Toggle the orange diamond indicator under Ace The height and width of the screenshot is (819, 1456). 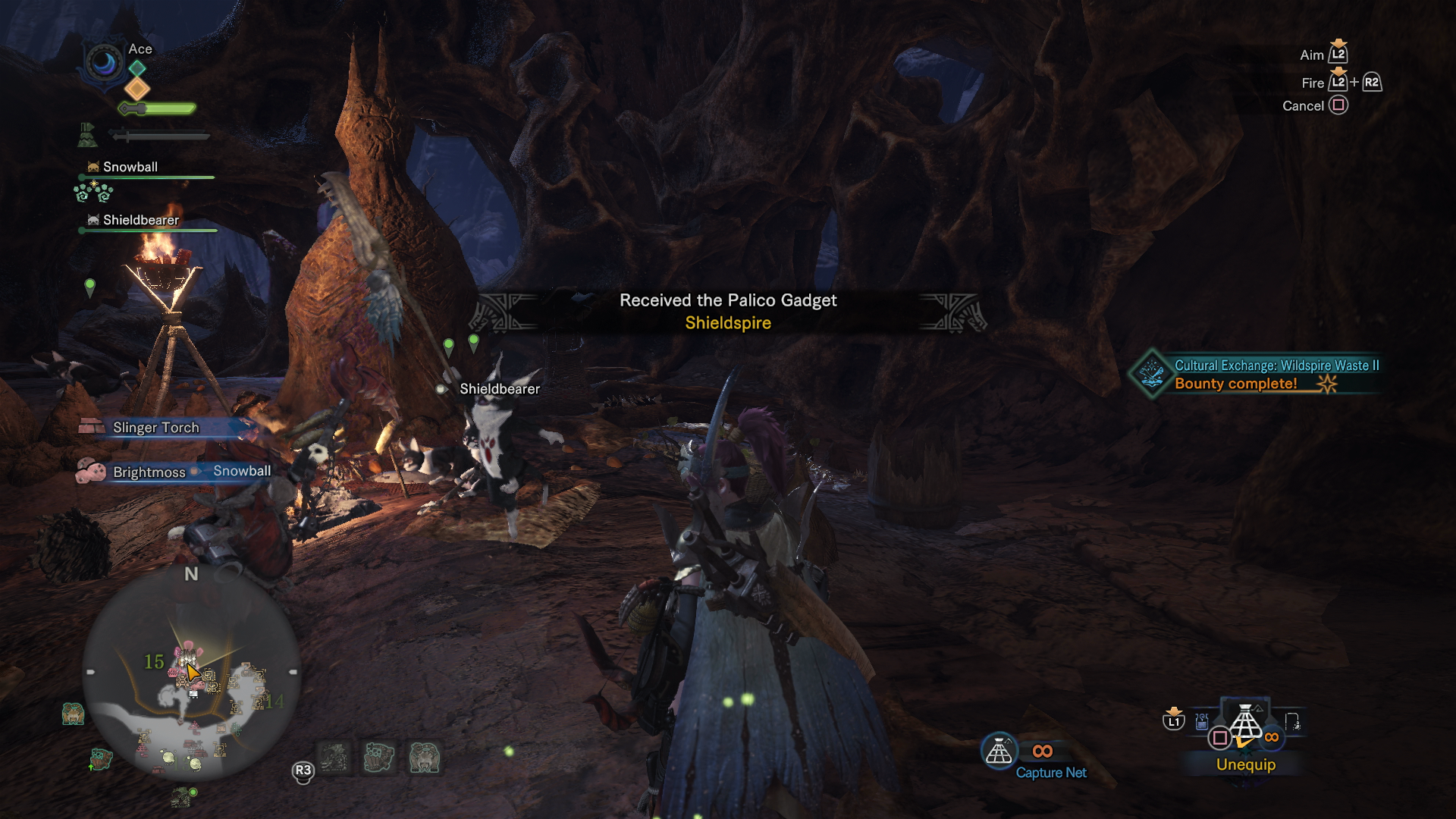click(x=136, y=89)
